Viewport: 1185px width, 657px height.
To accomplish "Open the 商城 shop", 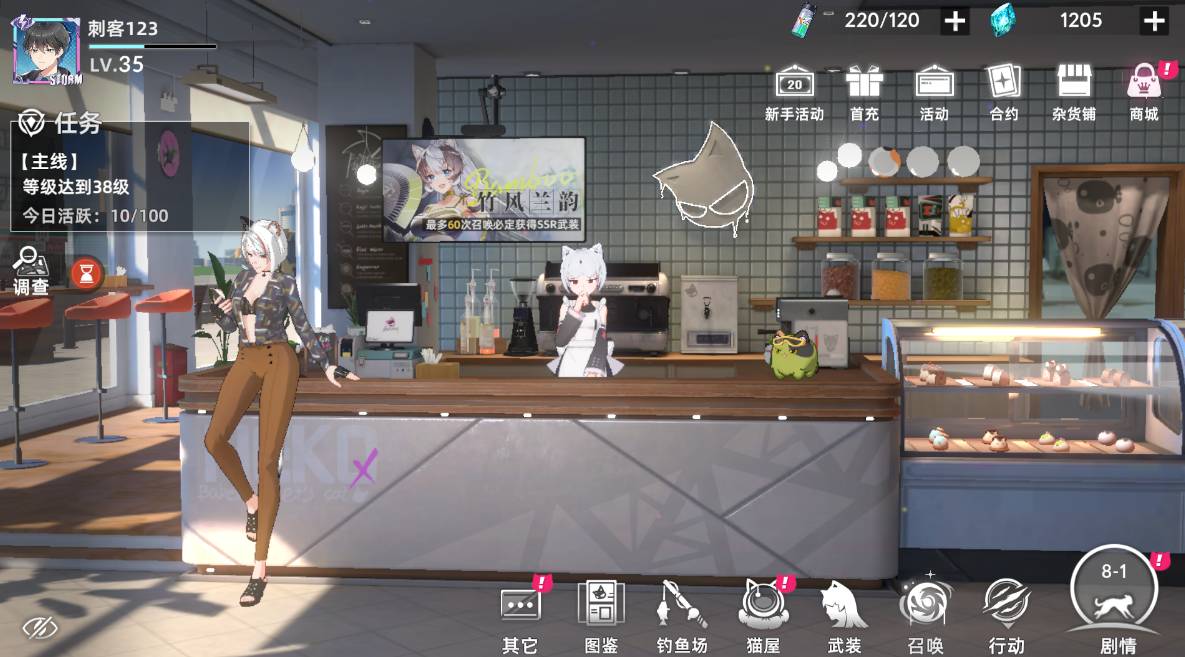I will [1143, 92].
